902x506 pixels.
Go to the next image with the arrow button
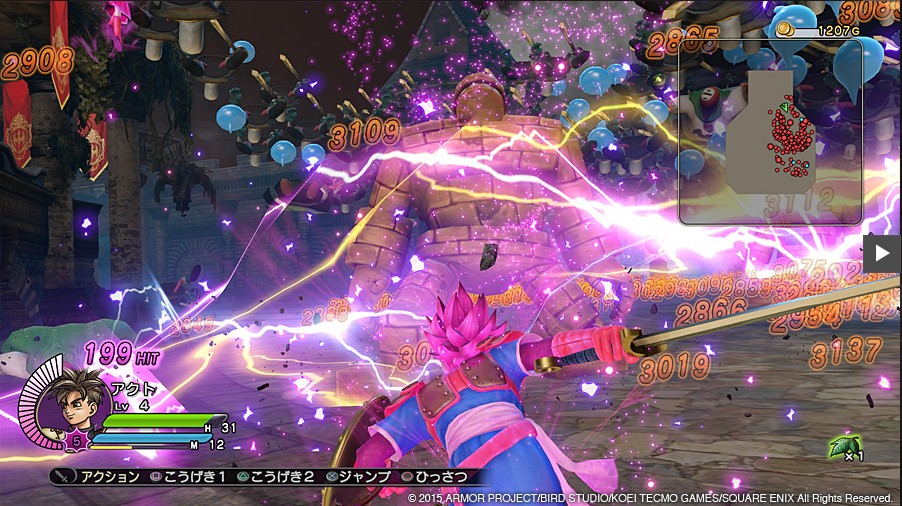pos(882,253)
